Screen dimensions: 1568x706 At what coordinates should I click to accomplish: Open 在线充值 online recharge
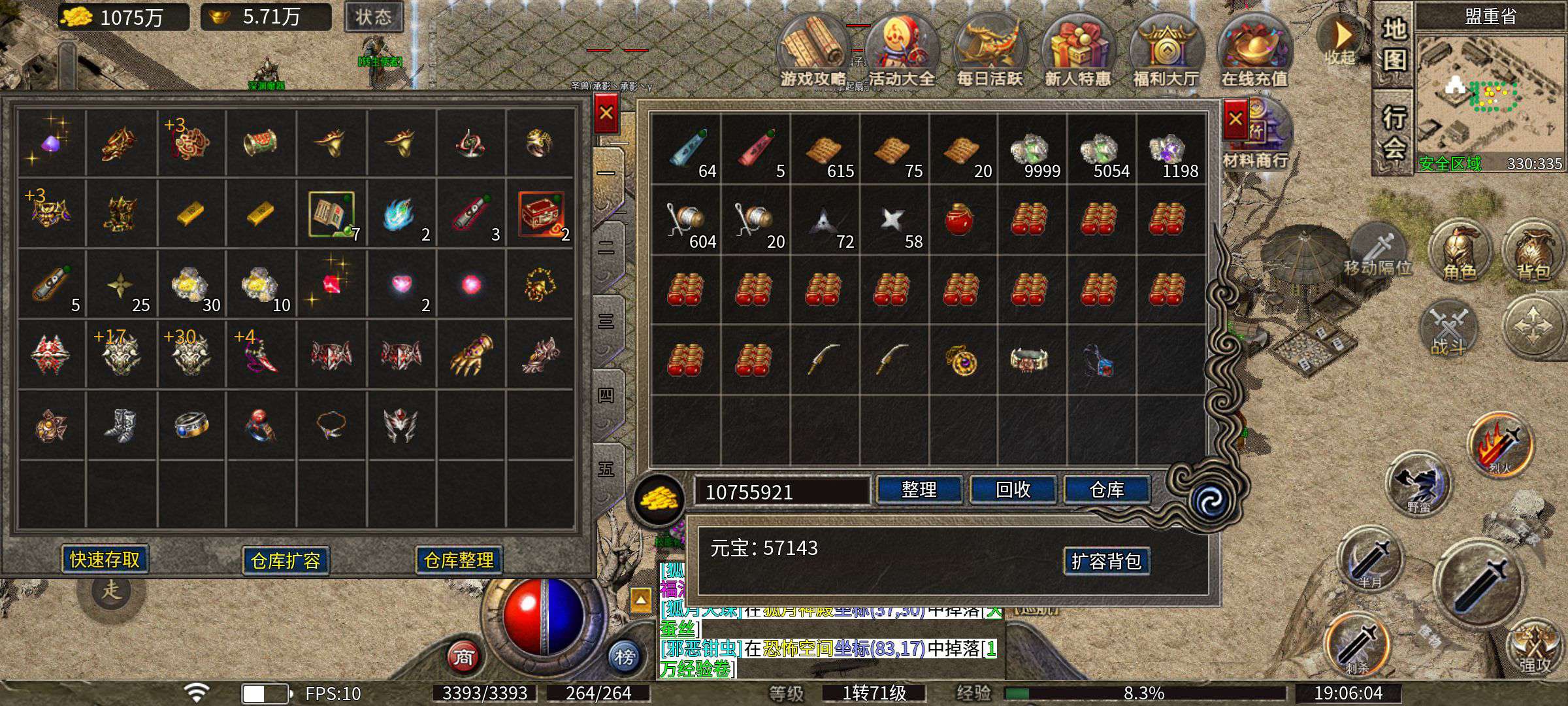[1254, 52]
